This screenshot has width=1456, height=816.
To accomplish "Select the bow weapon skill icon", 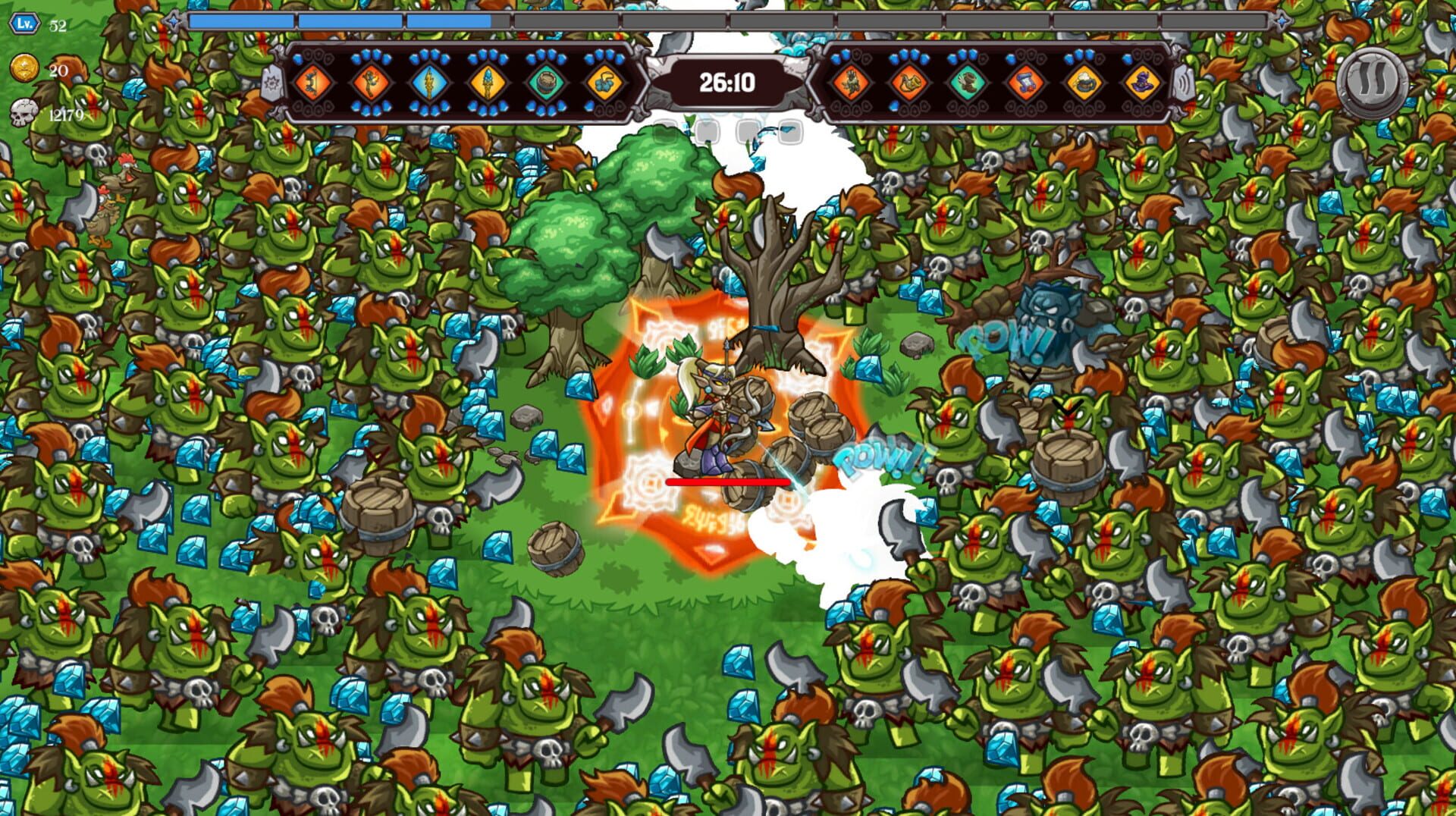I will tap(313, 83).
